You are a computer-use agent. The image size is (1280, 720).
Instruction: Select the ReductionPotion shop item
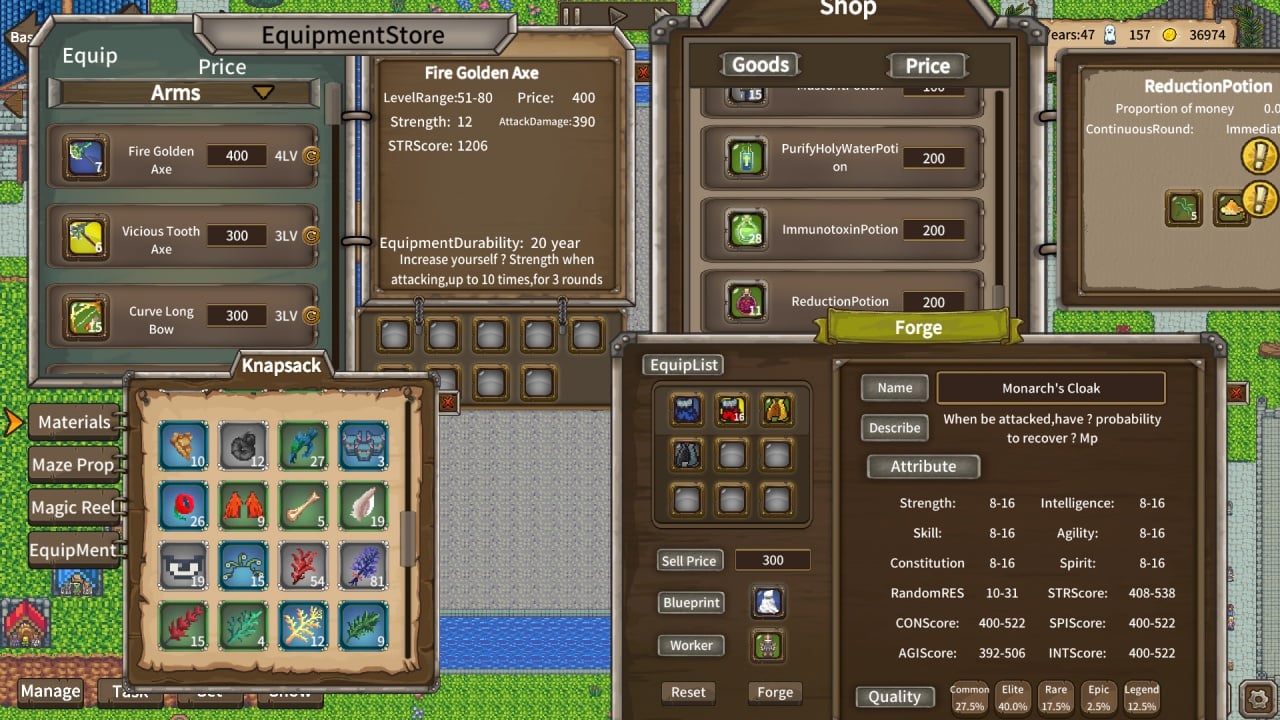coord(840,301)
